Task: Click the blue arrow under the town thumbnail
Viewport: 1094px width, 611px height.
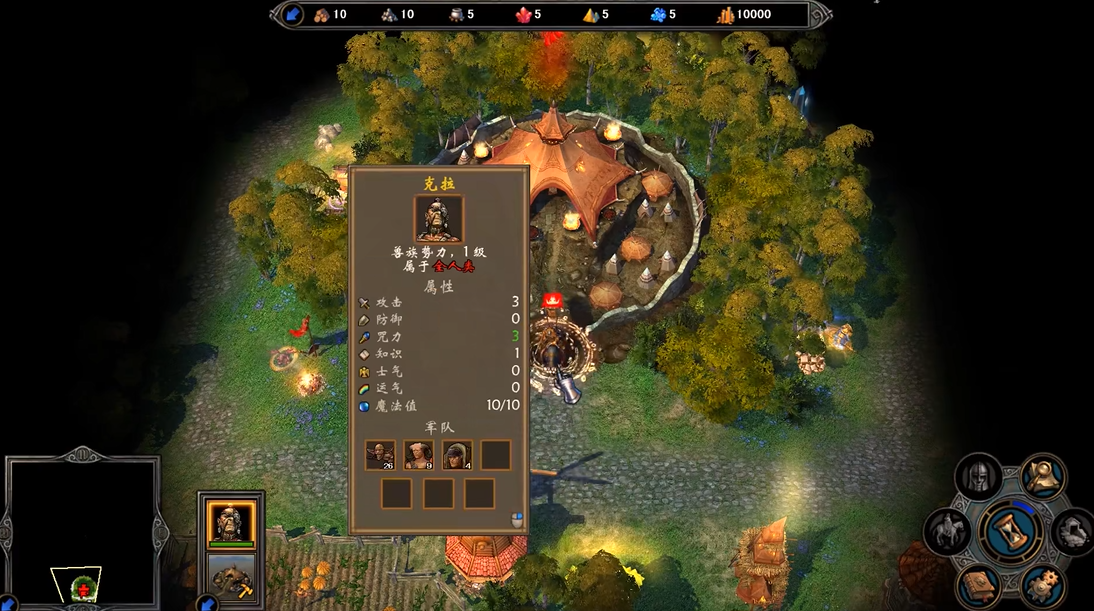Action: pos(207,603)
